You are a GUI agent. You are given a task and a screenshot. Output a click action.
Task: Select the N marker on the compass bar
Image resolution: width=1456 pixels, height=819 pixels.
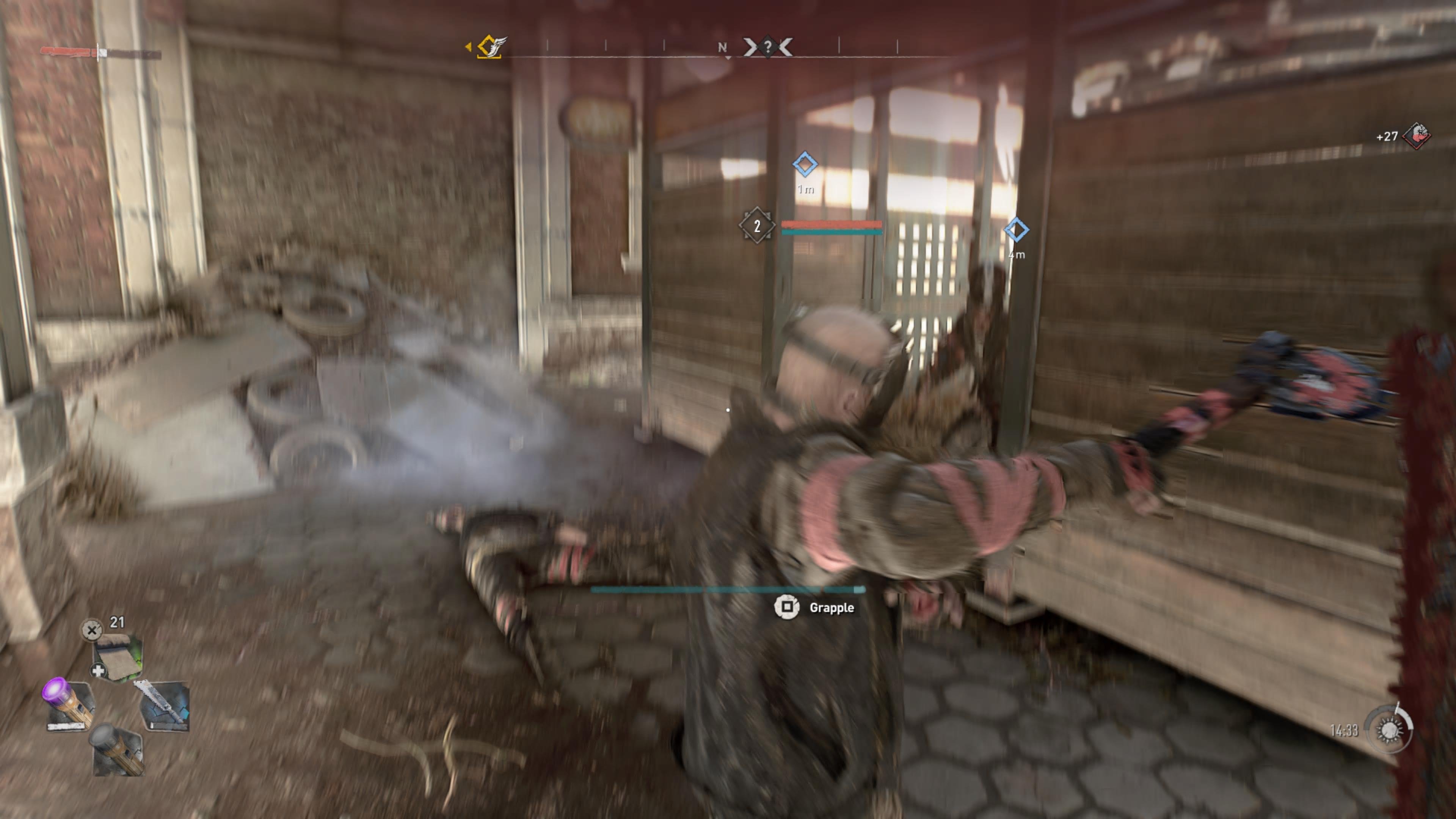point(722,47)
